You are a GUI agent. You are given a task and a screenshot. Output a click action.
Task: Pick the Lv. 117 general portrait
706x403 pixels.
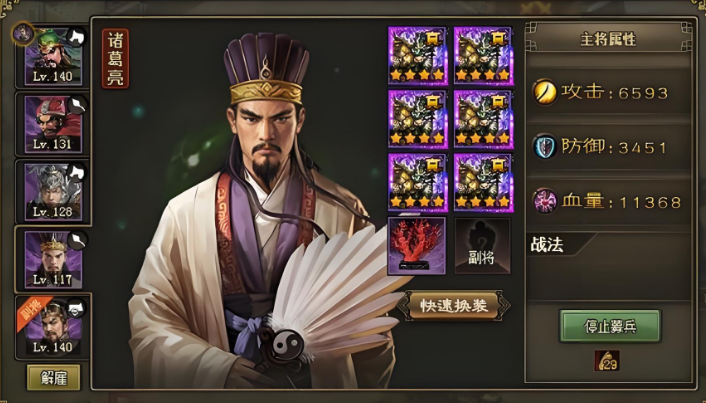tap(52, 257)
